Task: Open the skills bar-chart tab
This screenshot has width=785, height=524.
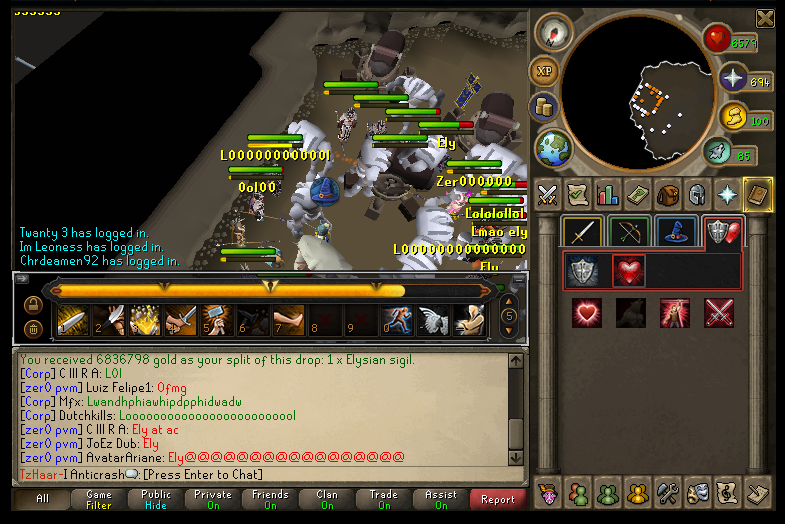Action: click(x=607, y=195)
